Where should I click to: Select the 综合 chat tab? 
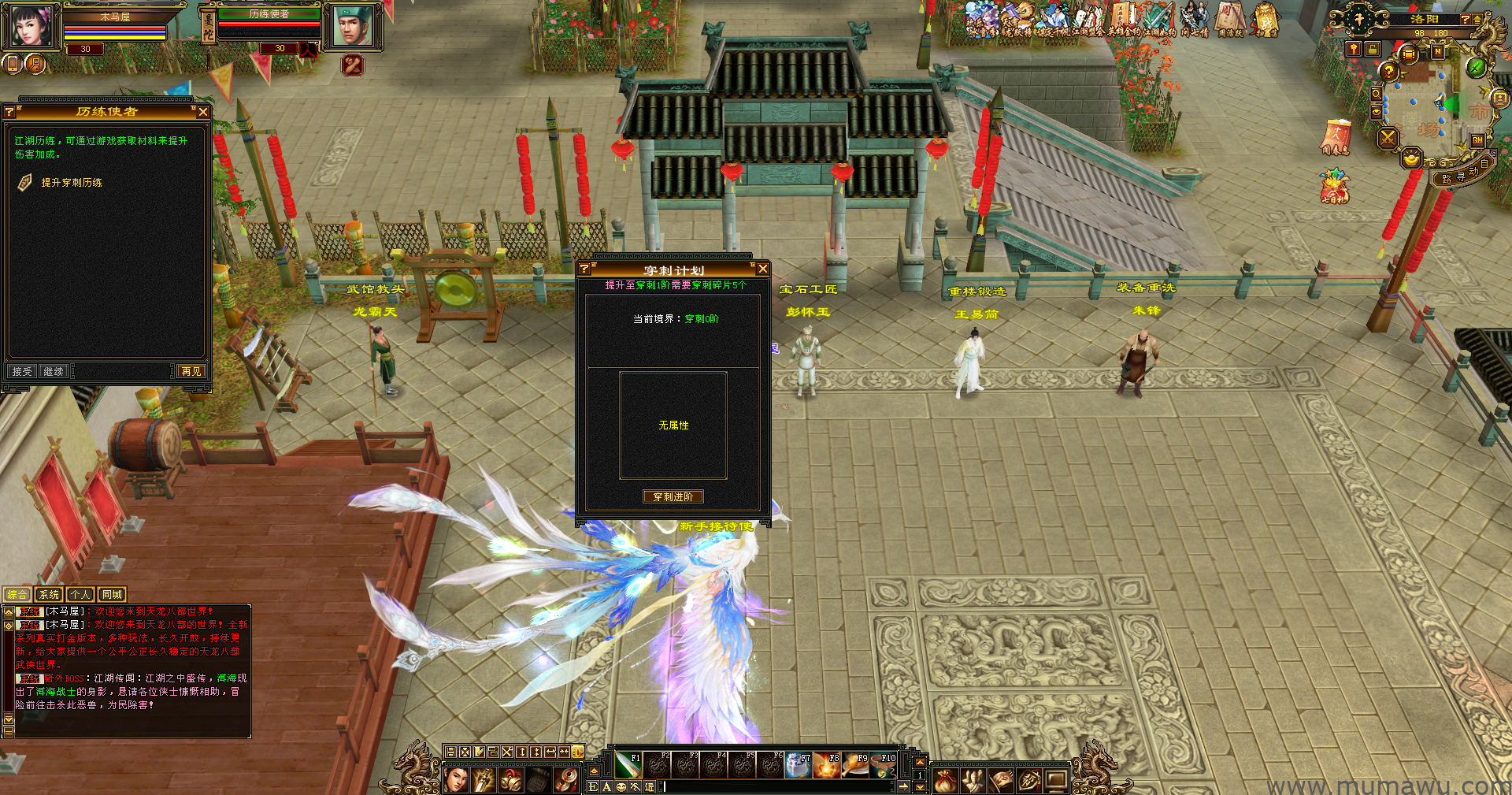point(17,595)
